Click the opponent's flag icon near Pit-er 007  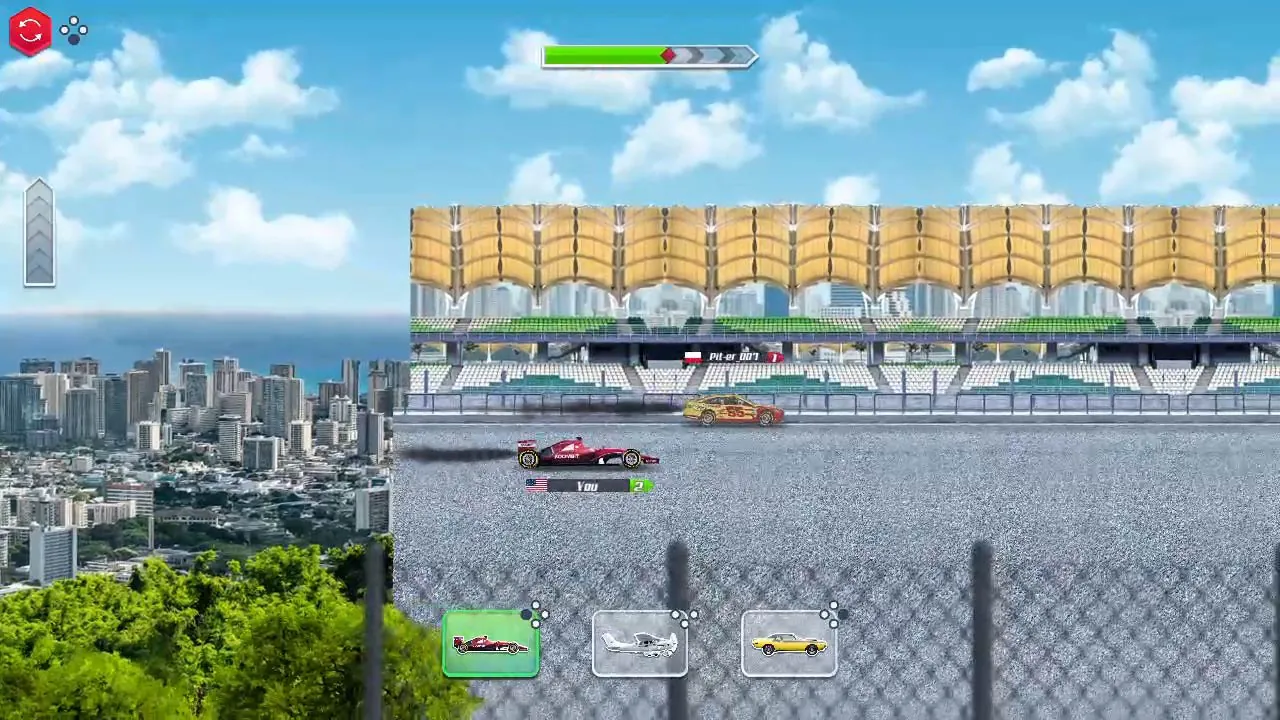pos(693,357)
